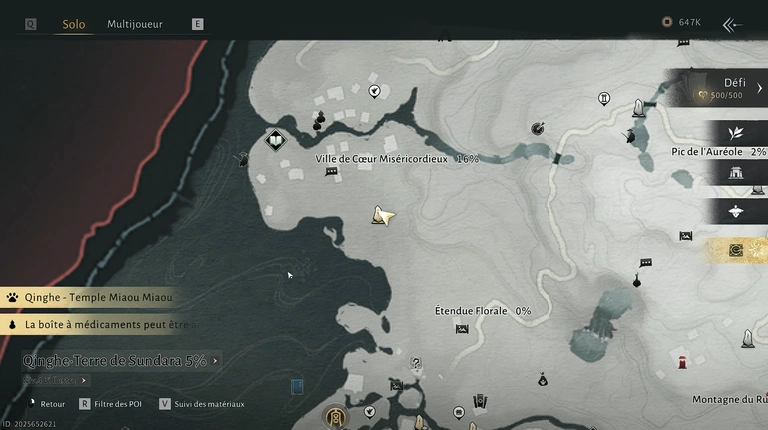This screenshot has height=430, width=768.
Task: Track the Qinghe - Temple Miaou Miaou entry
Action: pos(96,297)
